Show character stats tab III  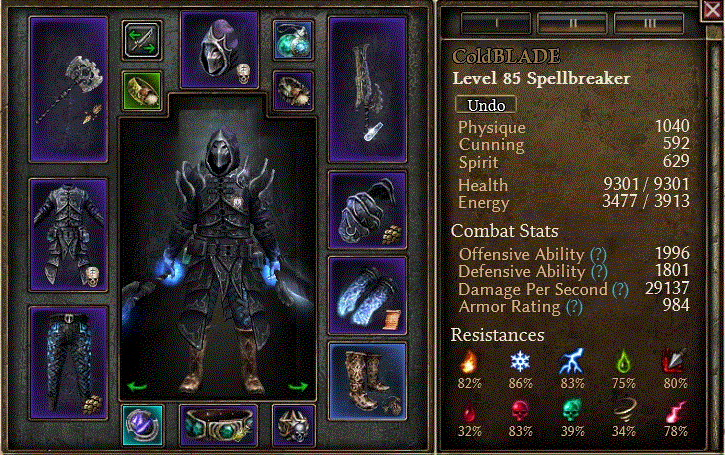click(x=648, y=22)
